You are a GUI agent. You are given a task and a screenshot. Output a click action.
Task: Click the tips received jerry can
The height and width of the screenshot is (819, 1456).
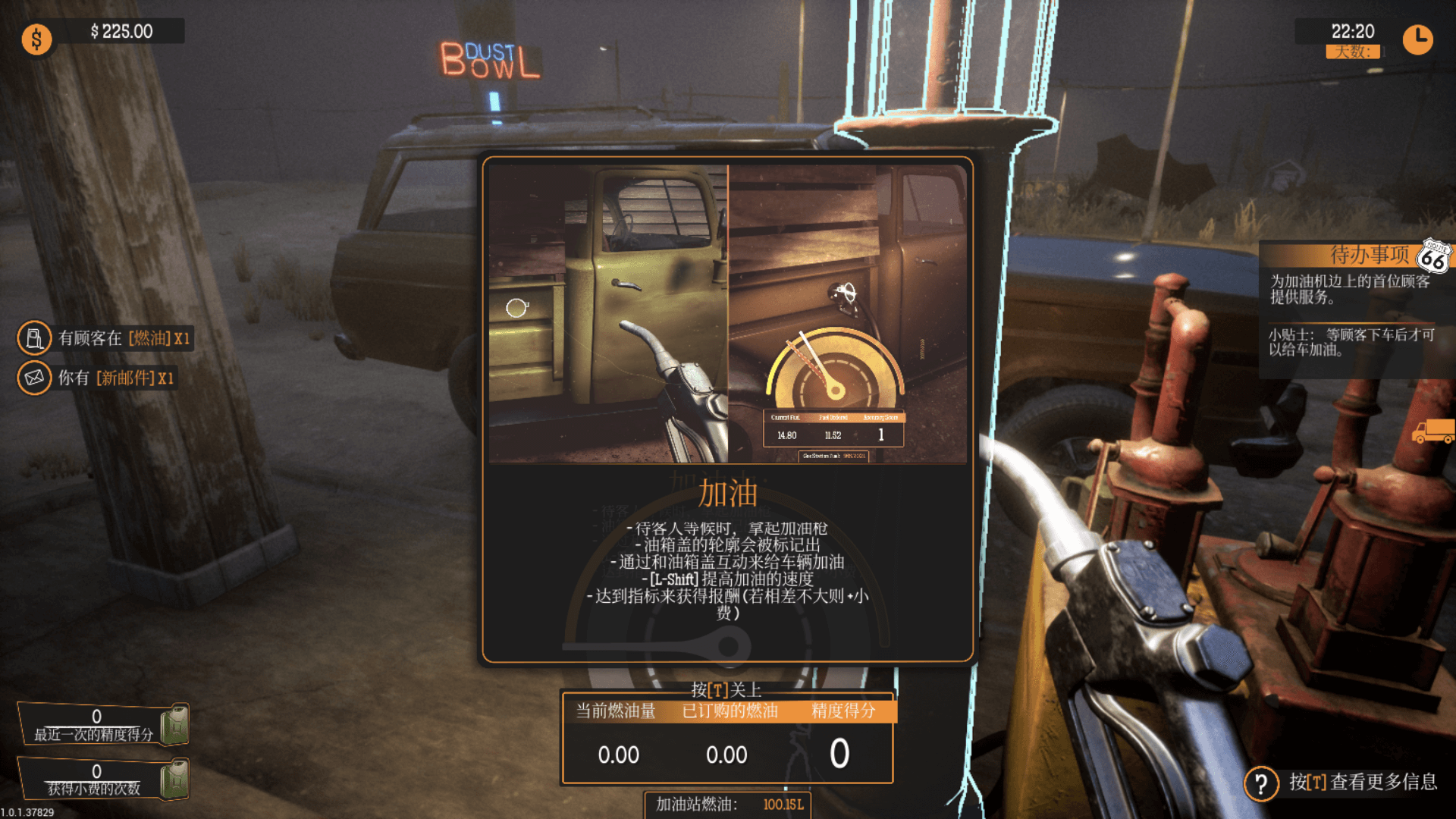click(175, 779)
